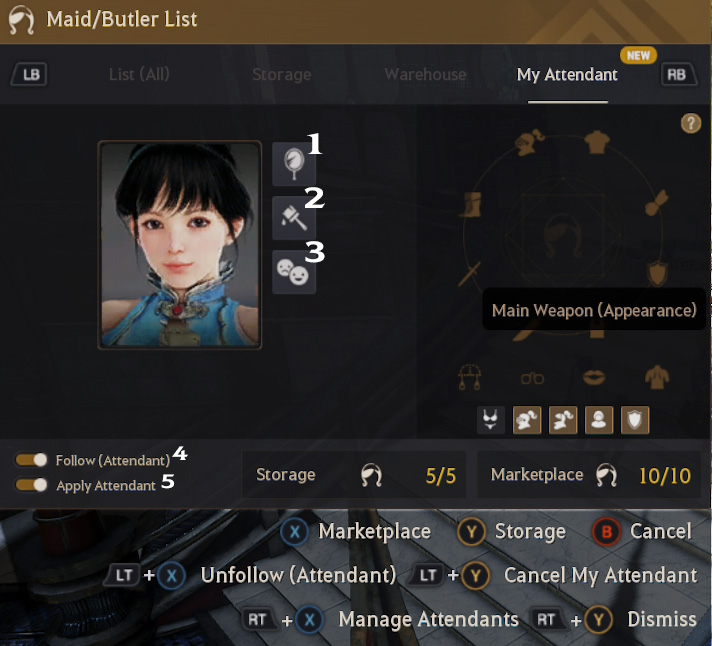712x646 pixels.
Task: Click the hand mirror icon button
Action: coord(294,163)
